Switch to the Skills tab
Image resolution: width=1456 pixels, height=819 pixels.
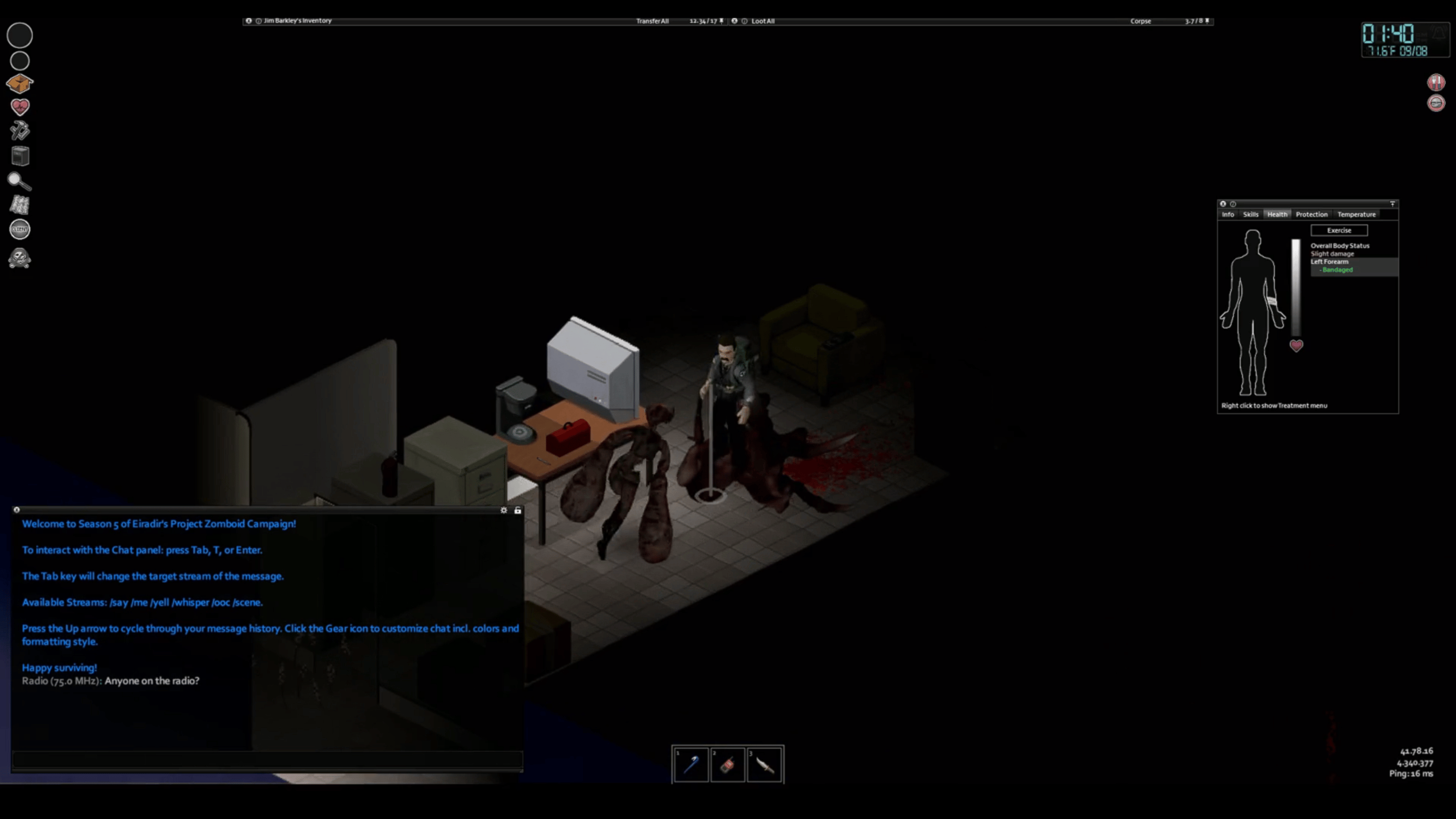pos(1250,214)
